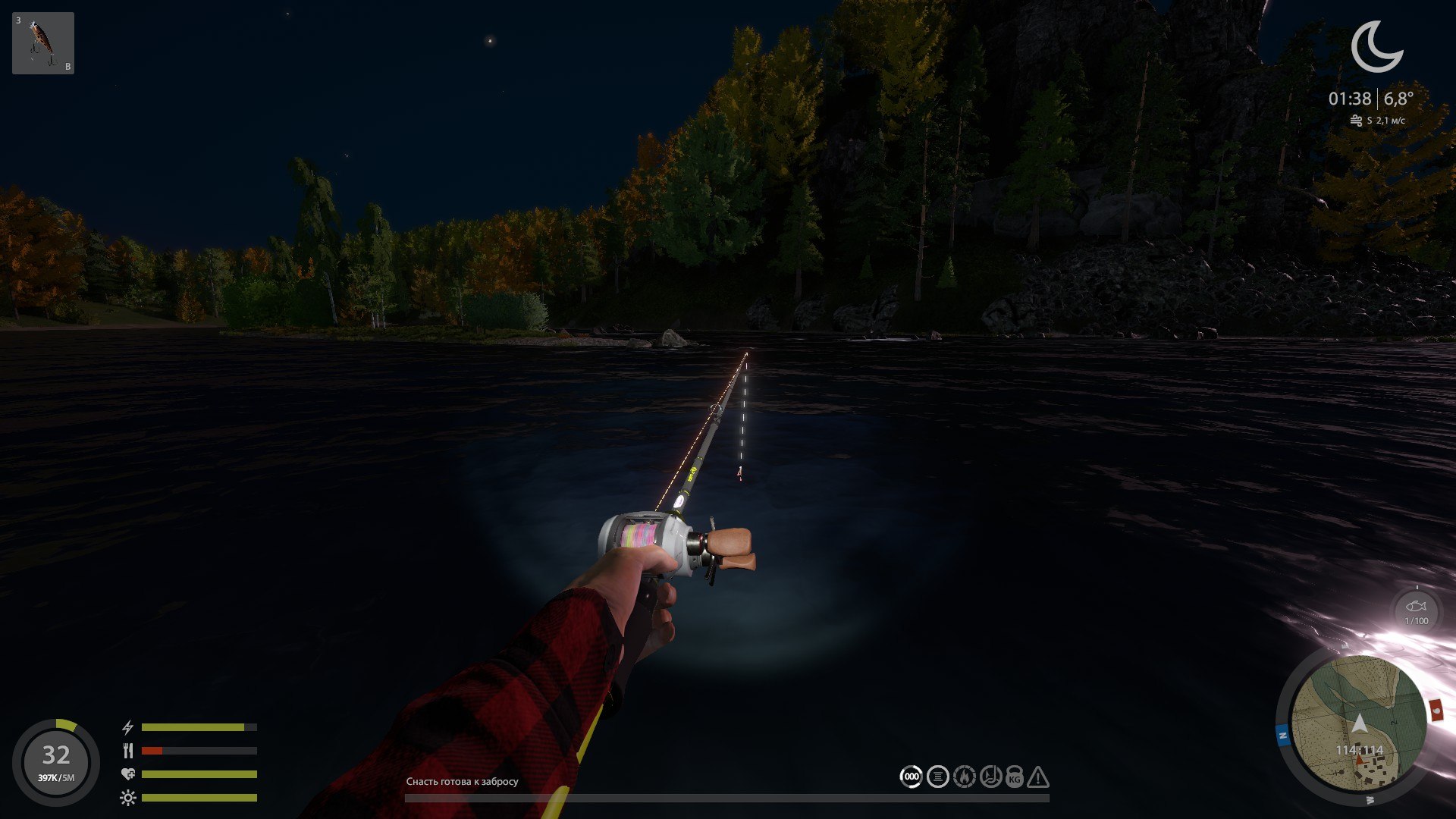Open the keepnet counter showing 000
This screenshot has width=1456, height=819.
coord(912,776)
